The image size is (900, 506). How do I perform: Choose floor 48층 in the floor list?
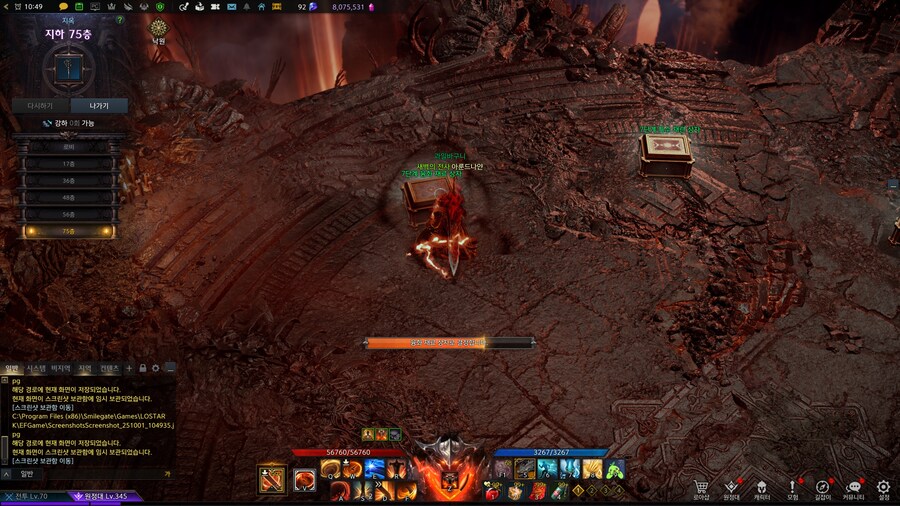(x=69, y=197)
